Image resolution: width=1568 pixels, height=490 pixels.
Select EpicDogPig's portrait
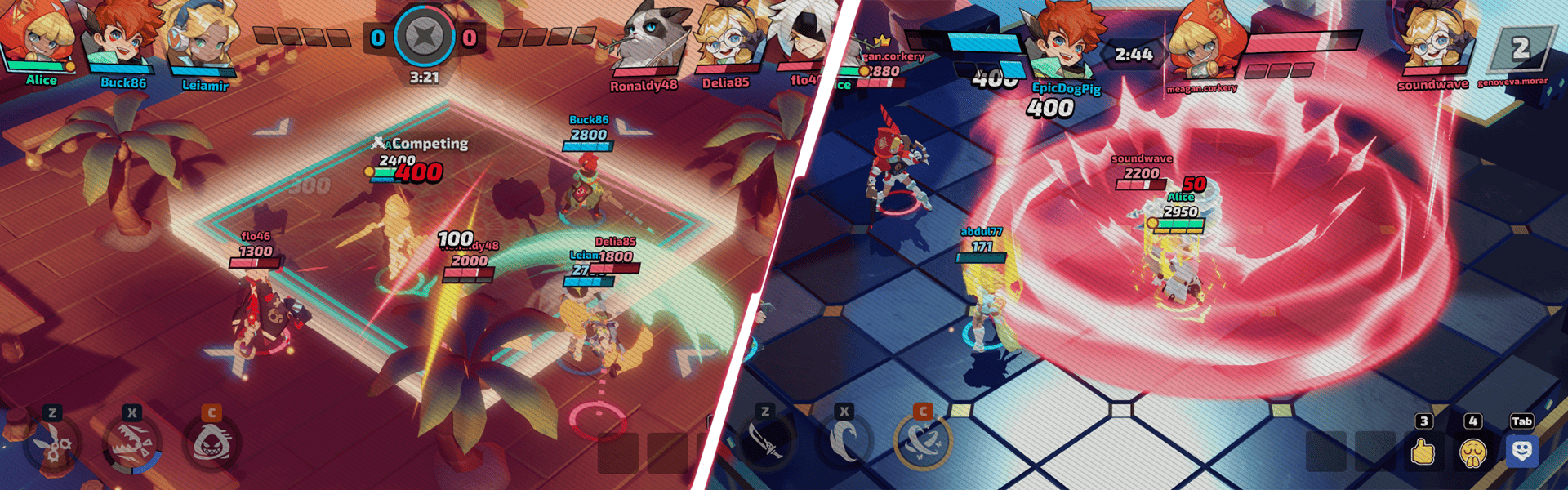tap(1064, 41)
